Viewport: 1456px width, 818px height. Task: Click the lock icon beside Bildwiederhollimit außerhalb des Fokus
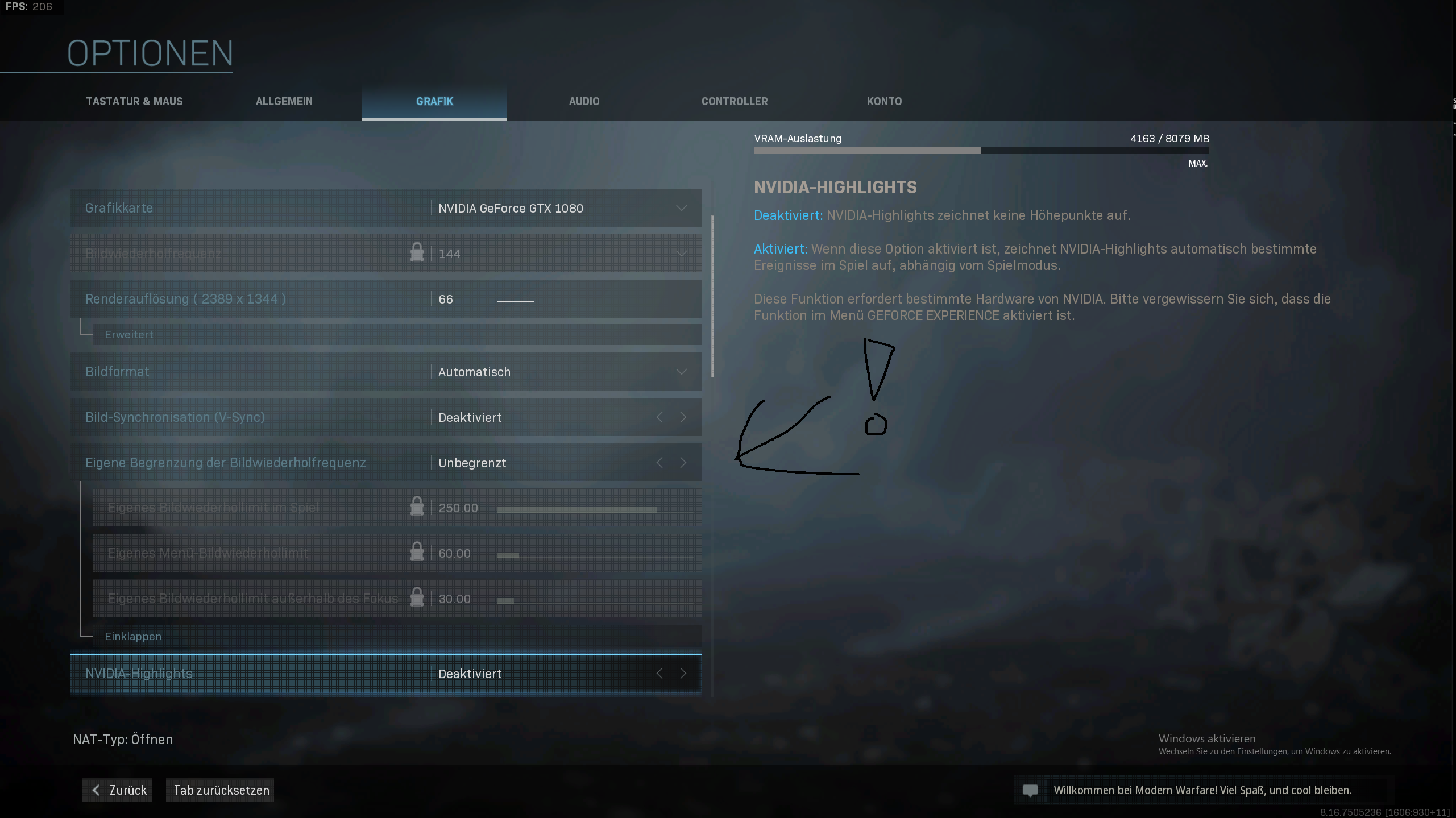pyautogui.click(x=417, y=598)
